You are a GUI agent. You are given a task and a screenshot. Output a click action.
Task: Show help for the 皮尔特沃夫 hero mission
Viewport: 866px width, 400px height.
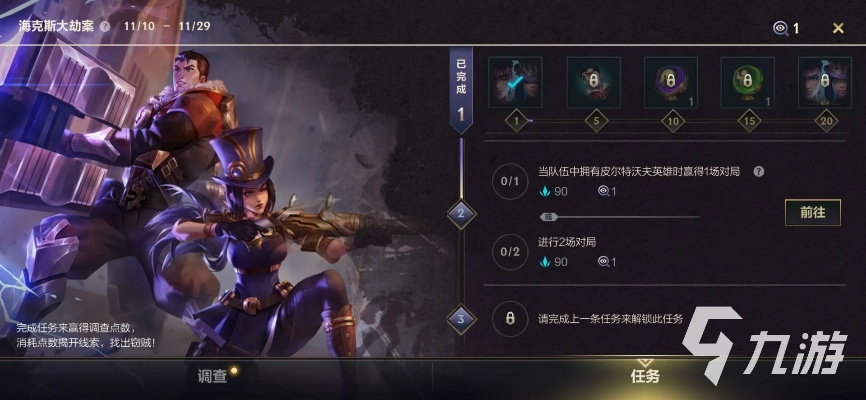(759, 171)
